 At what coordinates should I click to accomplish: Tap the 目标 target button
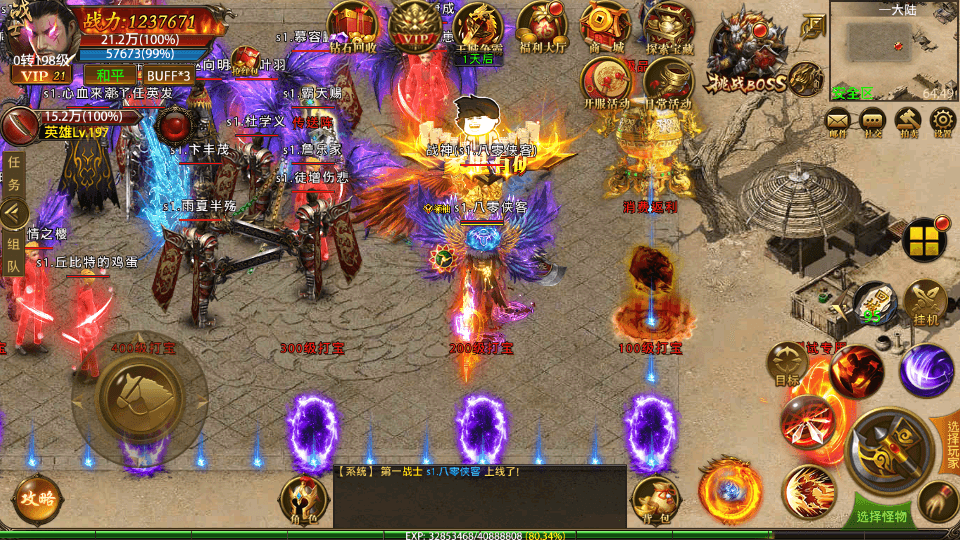[x=788, y=363]
